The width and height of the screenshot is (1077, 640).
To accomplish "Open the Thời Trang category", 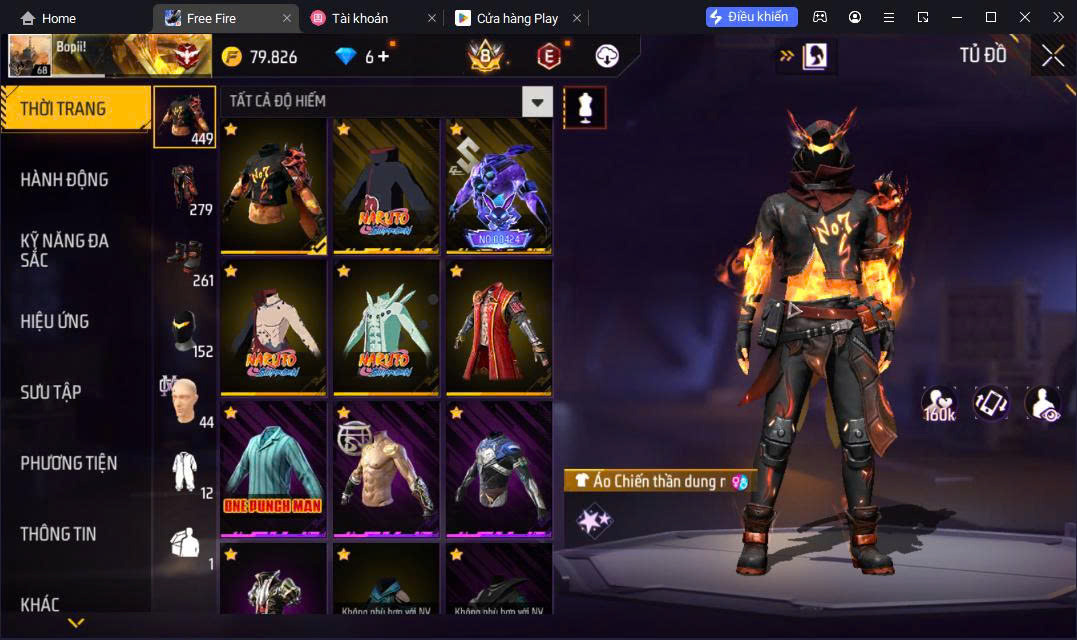I will coord(64,109).
